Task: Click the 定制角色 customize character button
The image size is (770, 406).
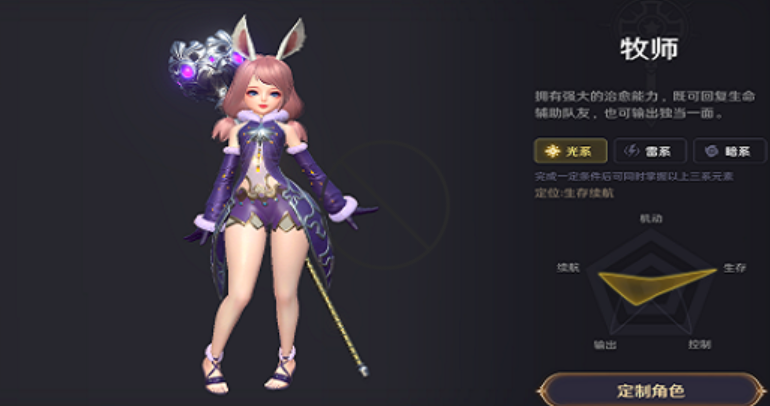Action: (650, 390)
